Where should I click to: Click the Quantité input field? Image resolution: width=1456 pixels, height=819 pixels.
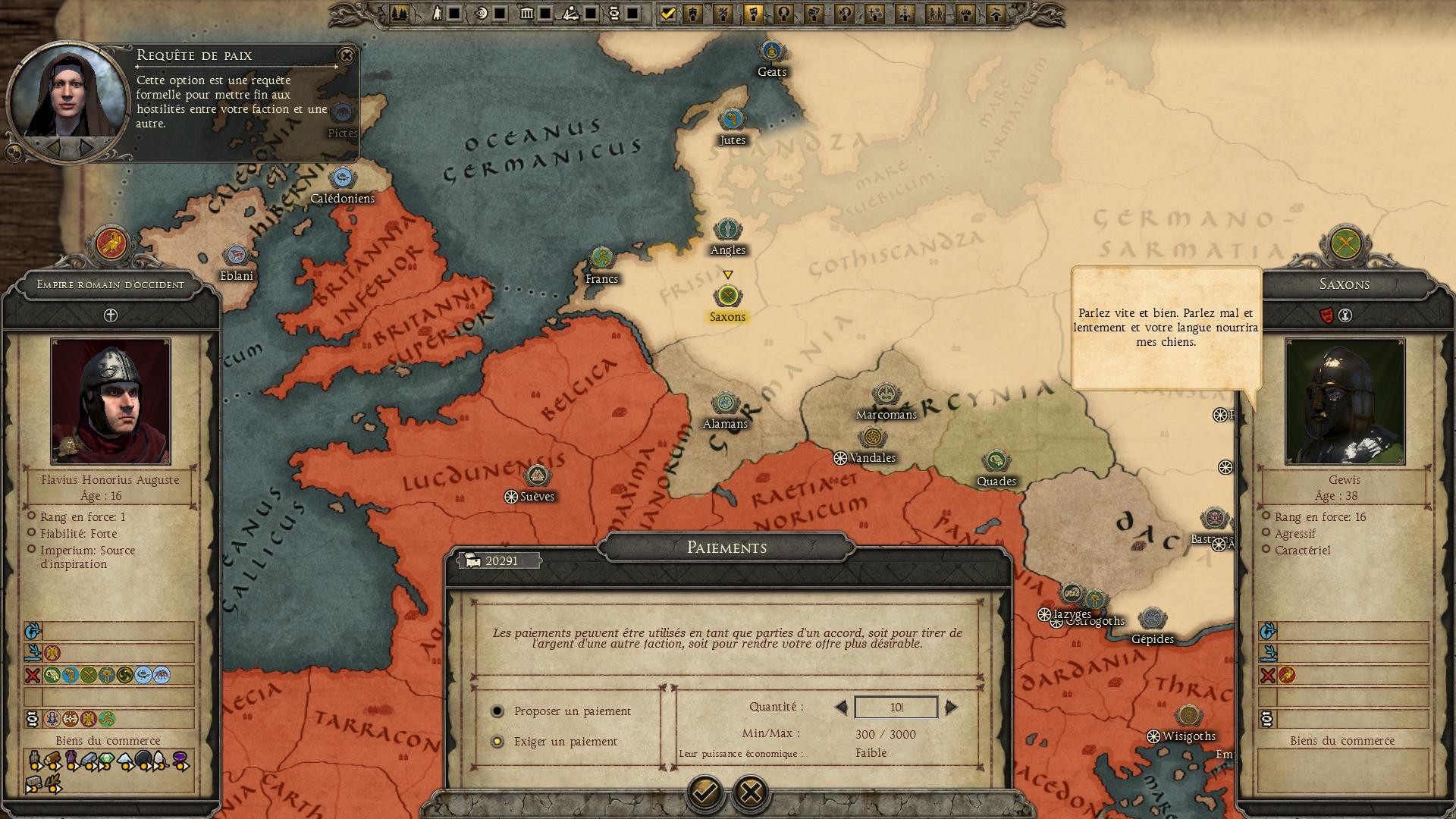pos(896,708)
